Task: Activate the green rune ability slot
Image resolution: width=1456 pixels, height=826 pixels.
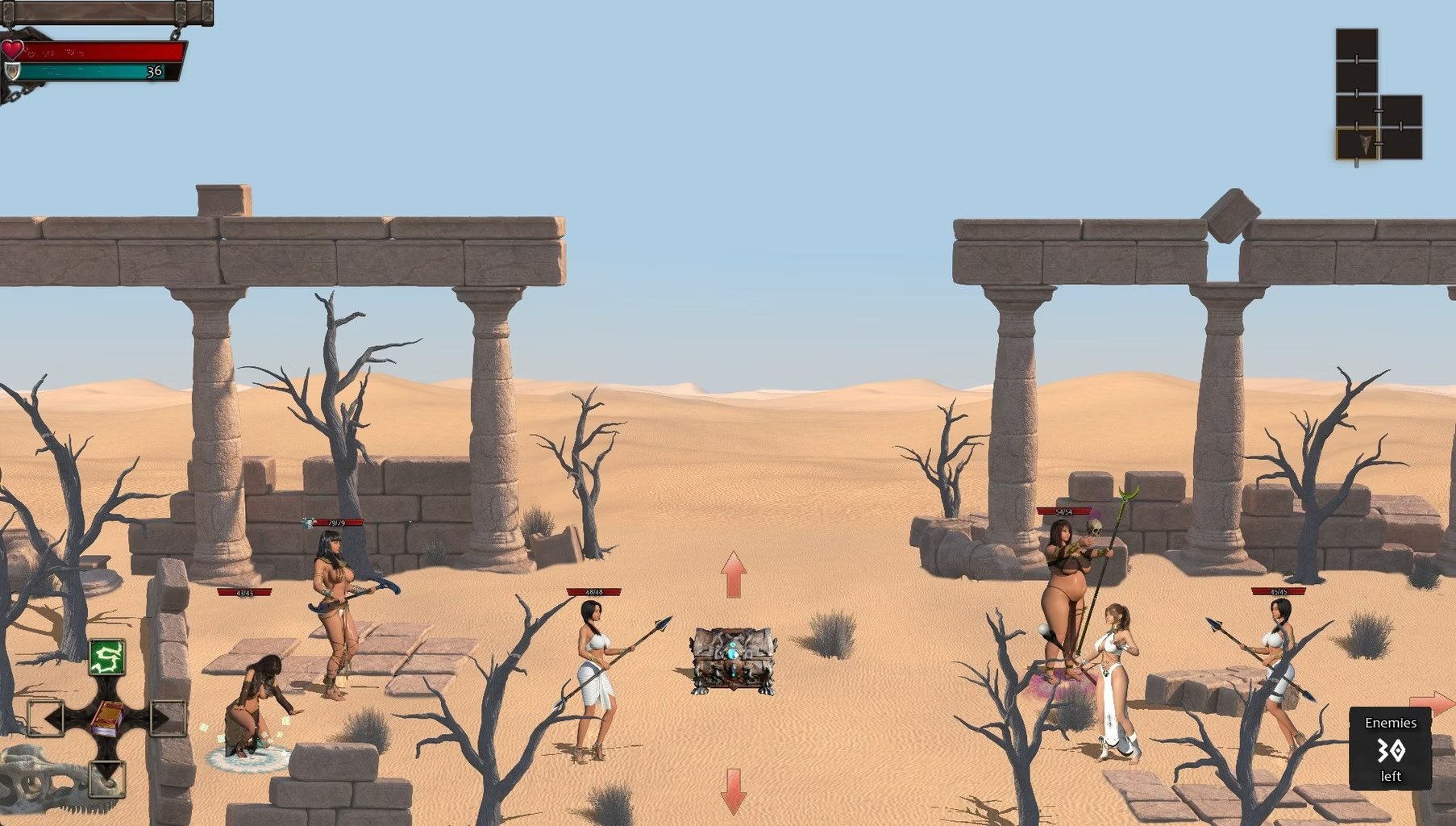Action: (106, 657)
